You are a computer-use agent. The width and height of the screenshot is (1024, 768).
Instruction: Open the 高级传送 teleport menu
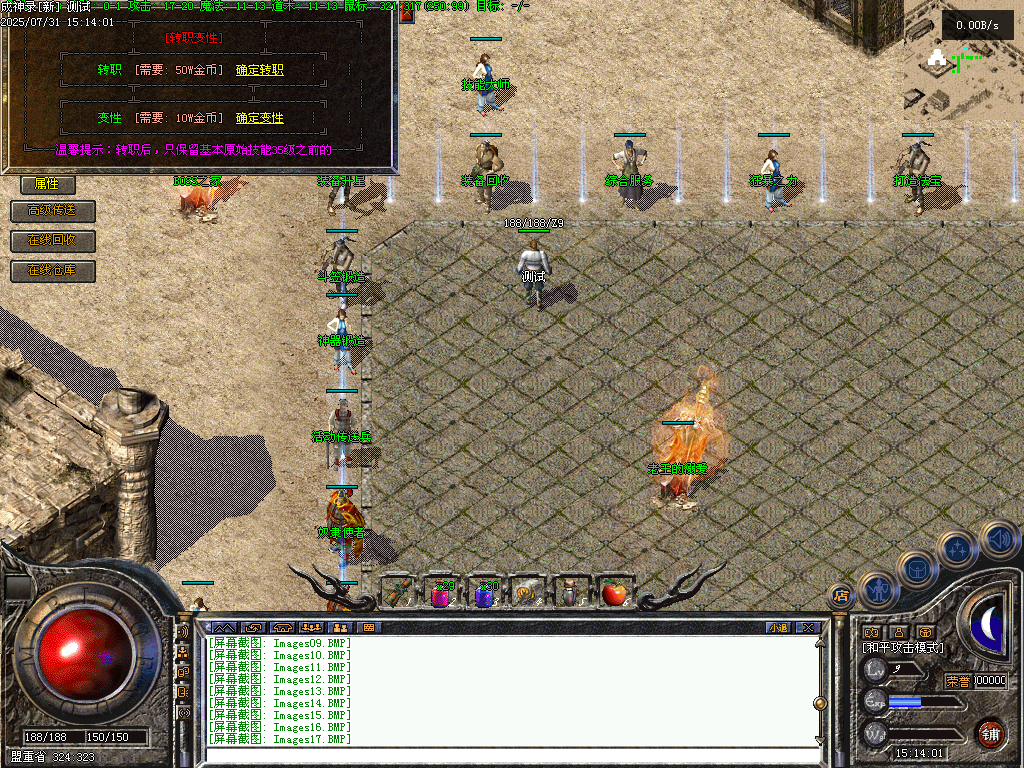pos(53,211)
